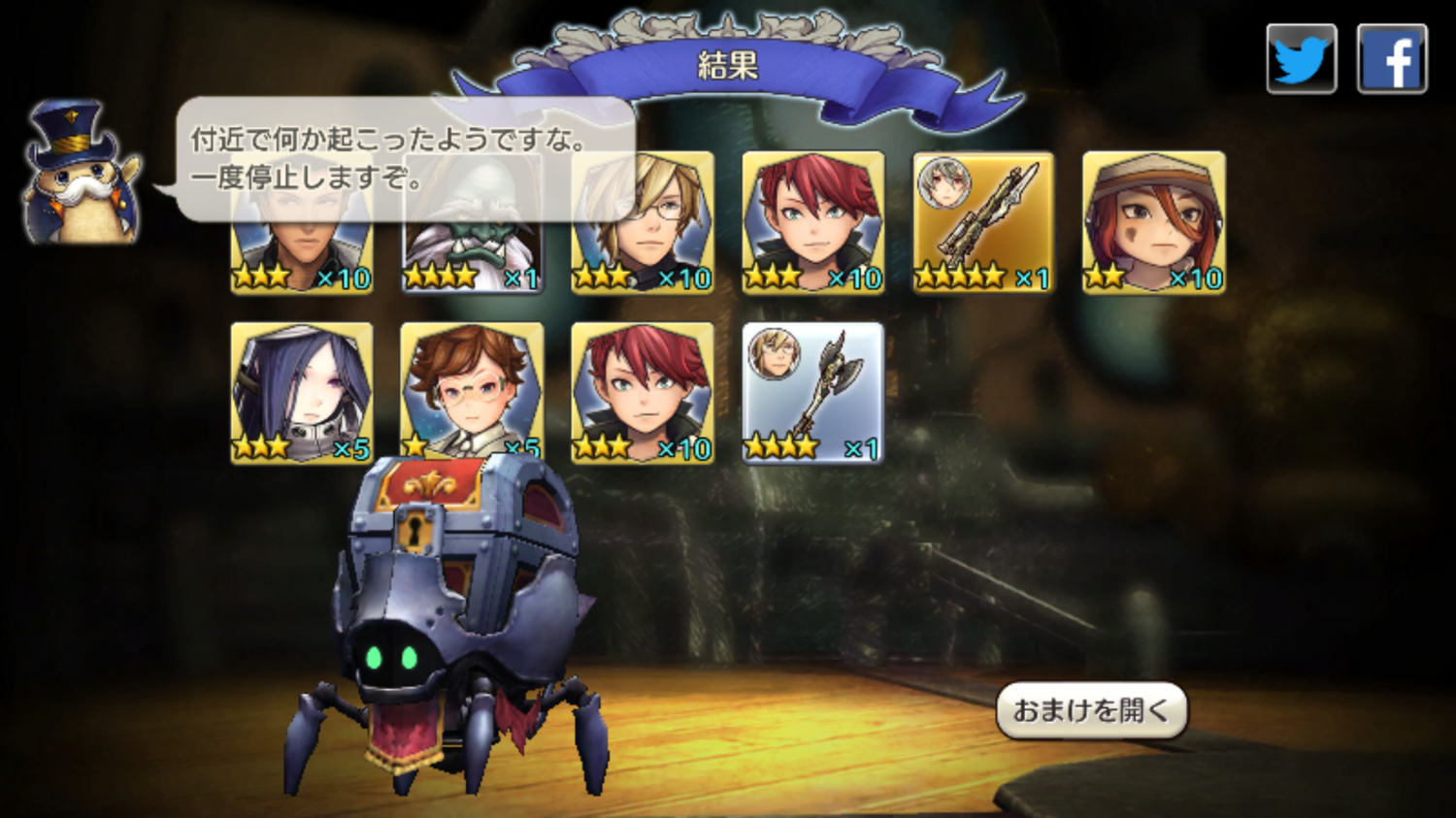Open the bonus with おまけを開く button

coord(1091,710)
